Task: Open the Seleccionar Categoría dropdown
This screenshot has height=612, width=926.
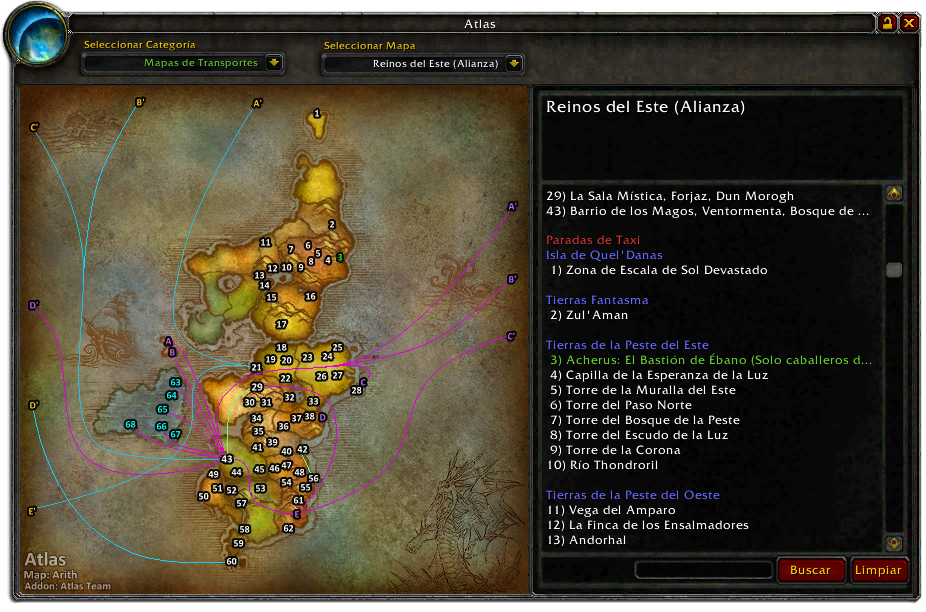Action: [x=275, y=63]
